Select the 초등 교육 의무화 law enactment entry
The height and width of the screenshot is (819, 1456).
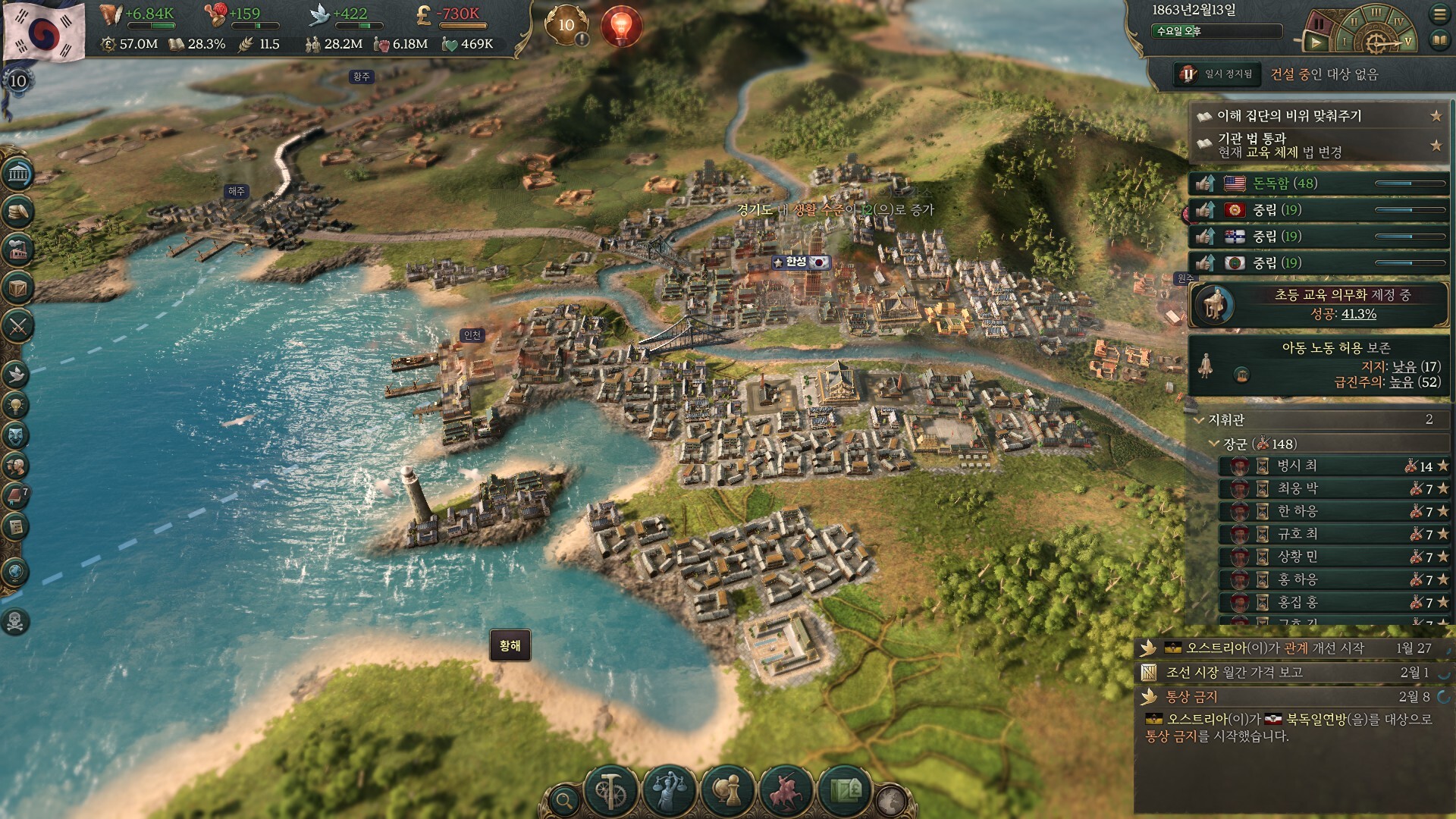(1319, 305)
